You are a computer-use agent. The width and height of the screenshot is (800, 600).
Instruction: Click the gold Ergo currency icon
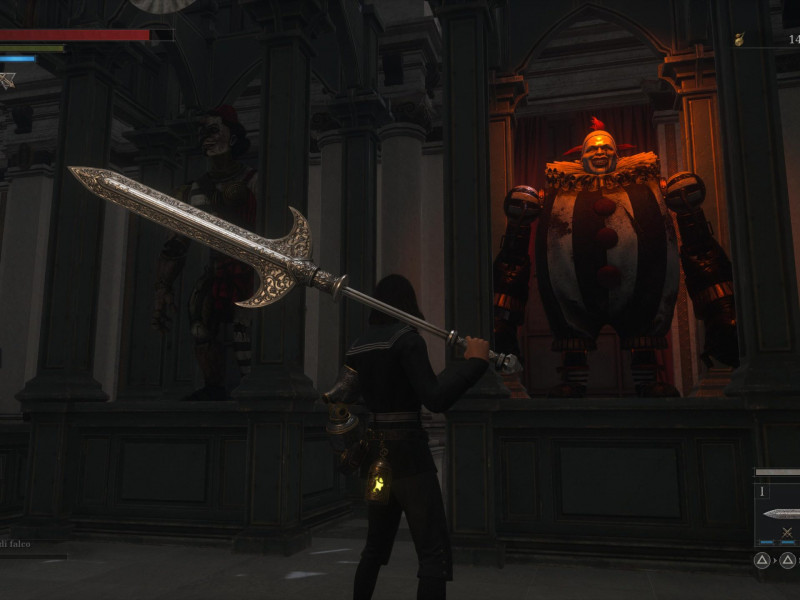coord(739,40)
